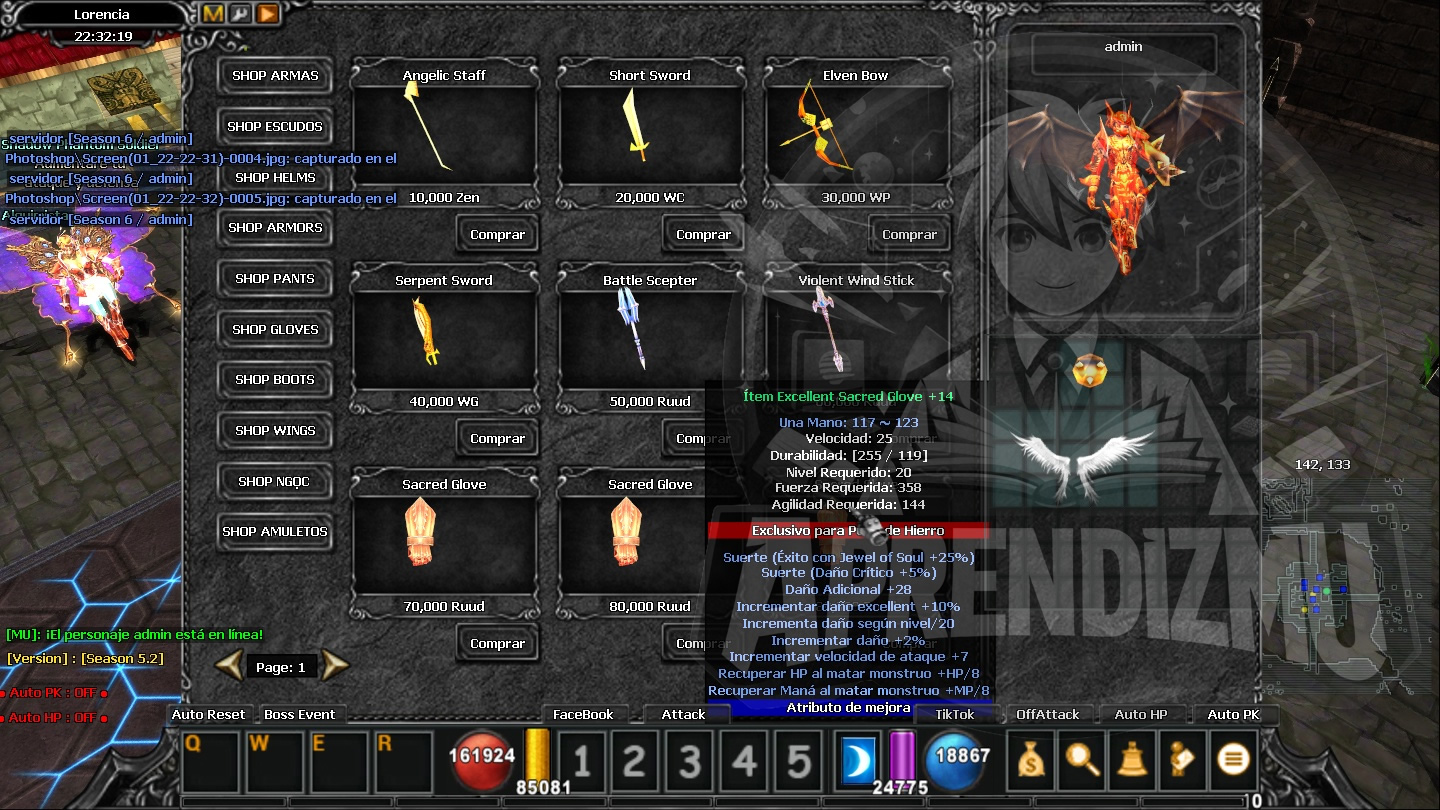Click the Boss Event button

coord(301,714)
